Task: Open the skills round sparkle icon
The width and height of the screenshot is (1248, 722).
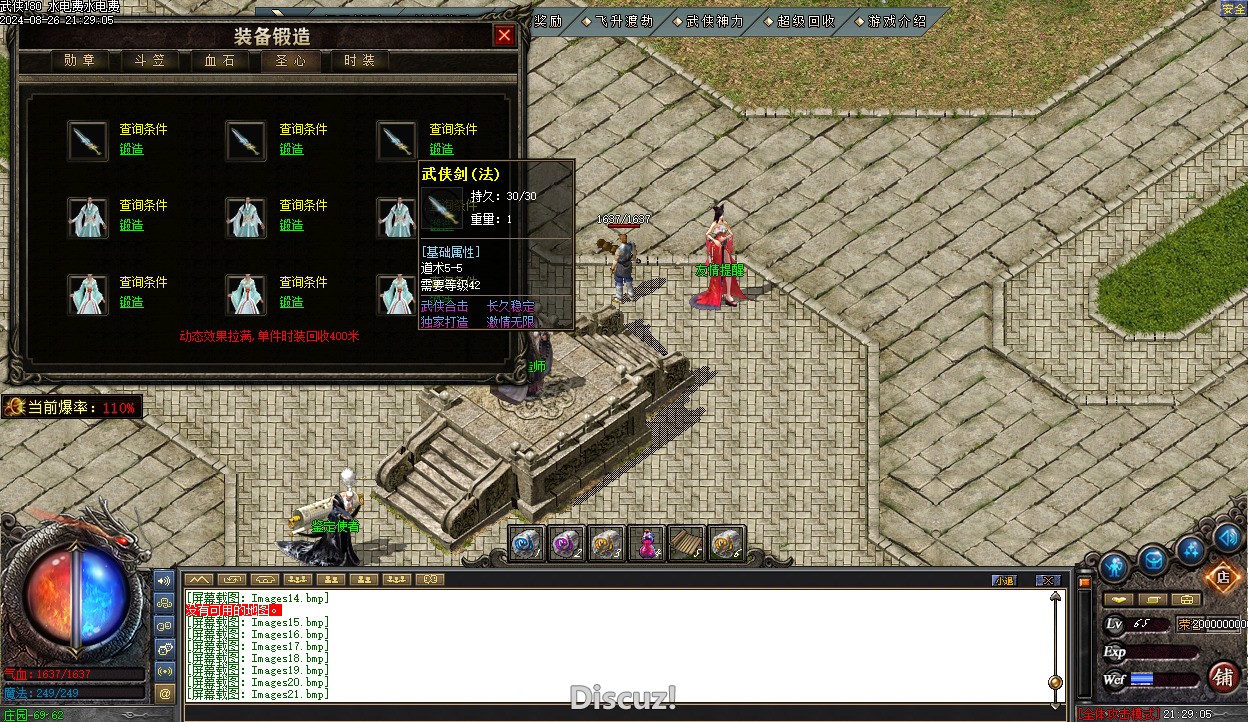Action: click(1190, 548)
